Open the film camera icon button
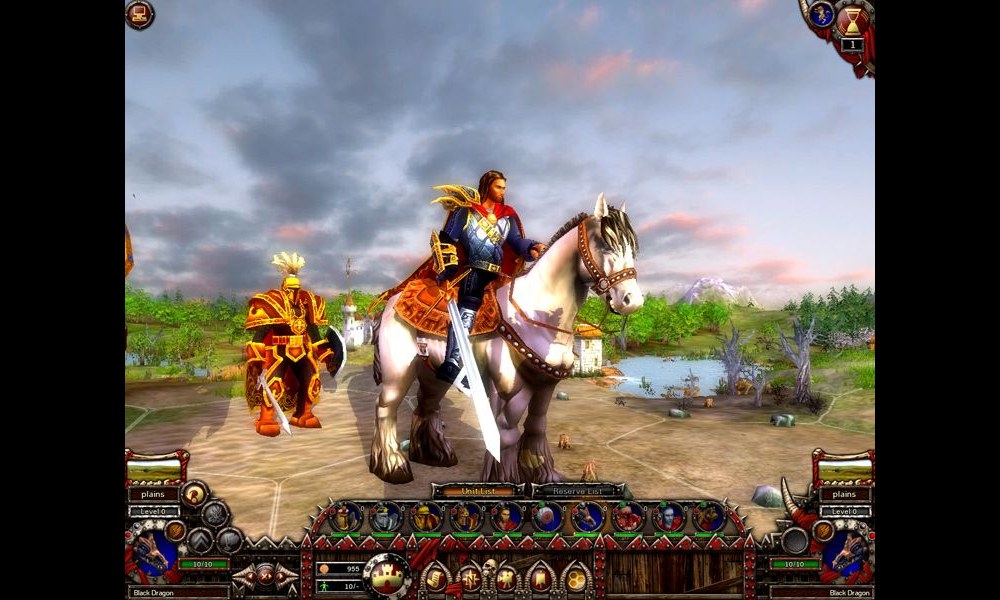 506,578
